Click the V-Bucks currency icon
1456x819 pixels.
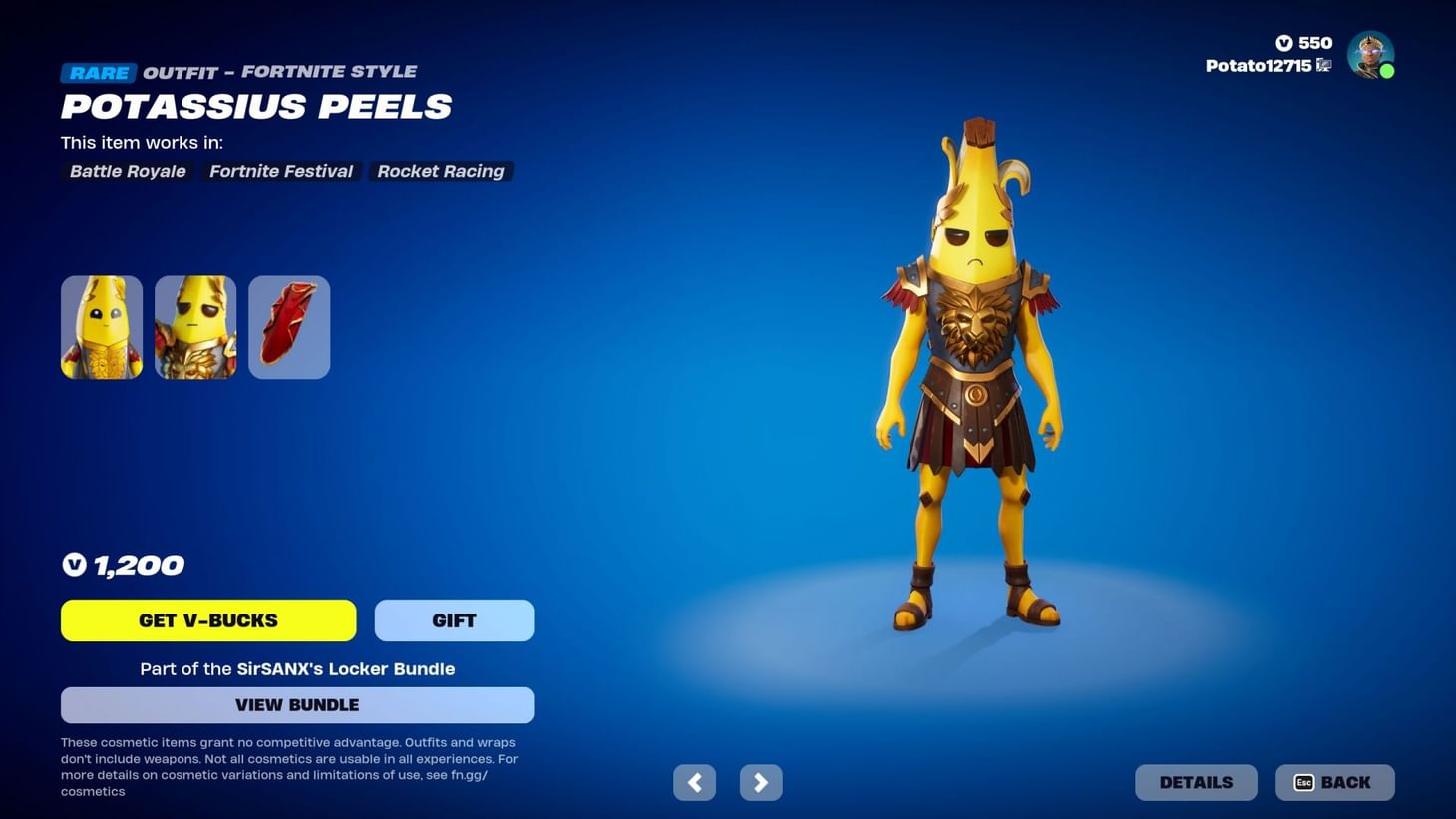(x=1285, y=43)
